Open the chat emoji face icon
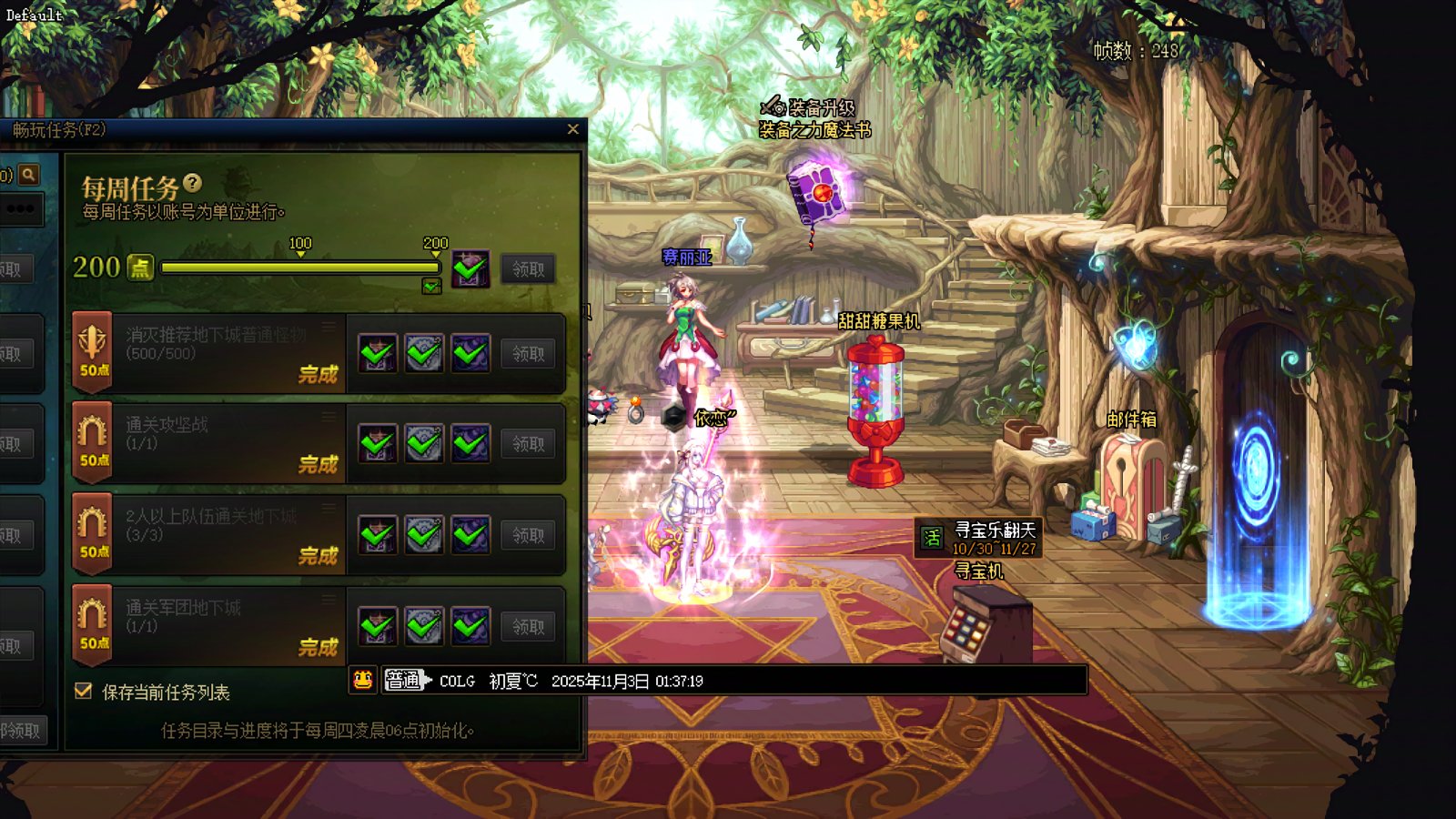This screenshot has width=1456, height=819. pos(362,680)
